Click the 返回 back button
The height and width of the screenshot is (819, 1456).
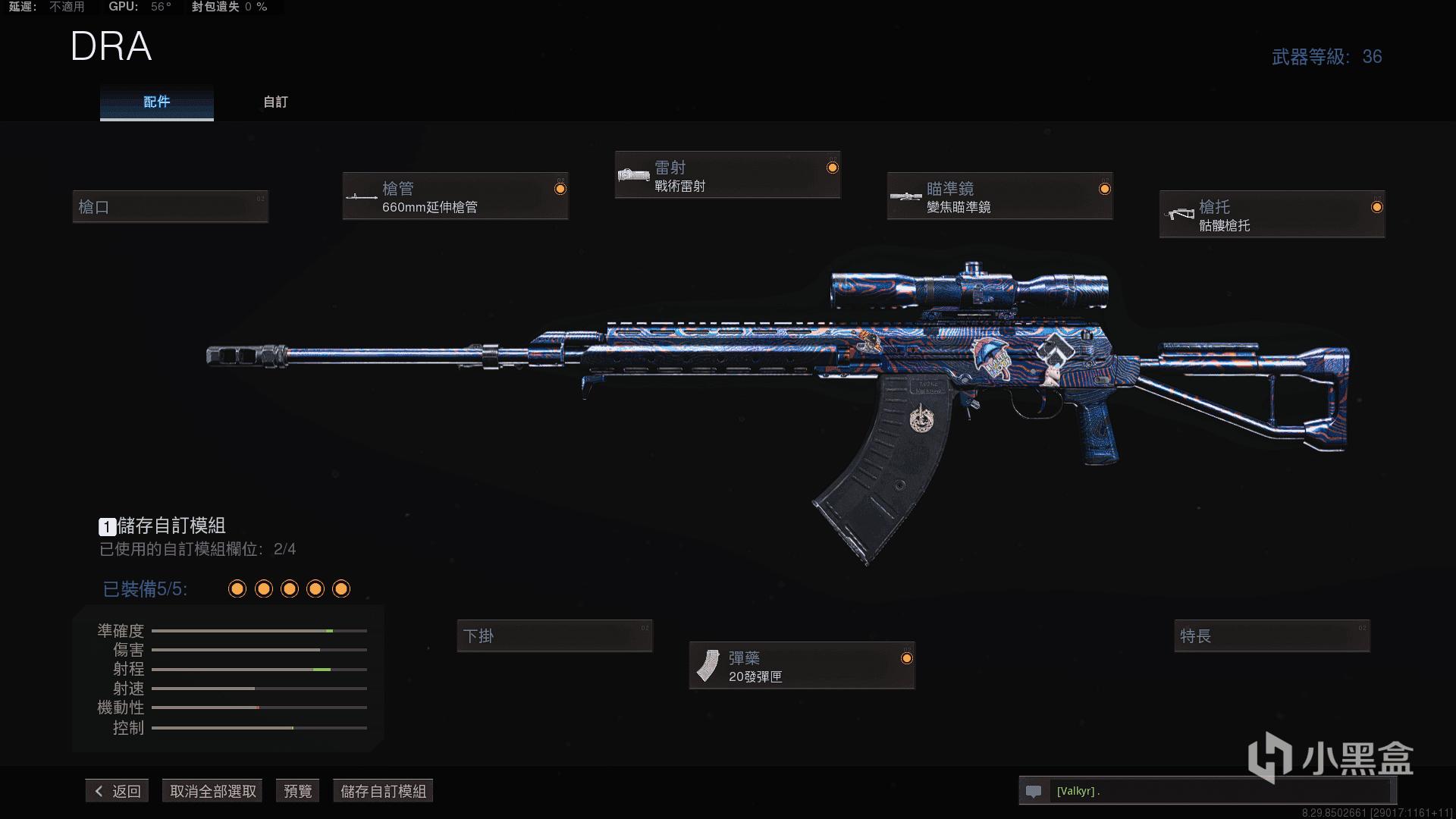click(x=118, y=791)
